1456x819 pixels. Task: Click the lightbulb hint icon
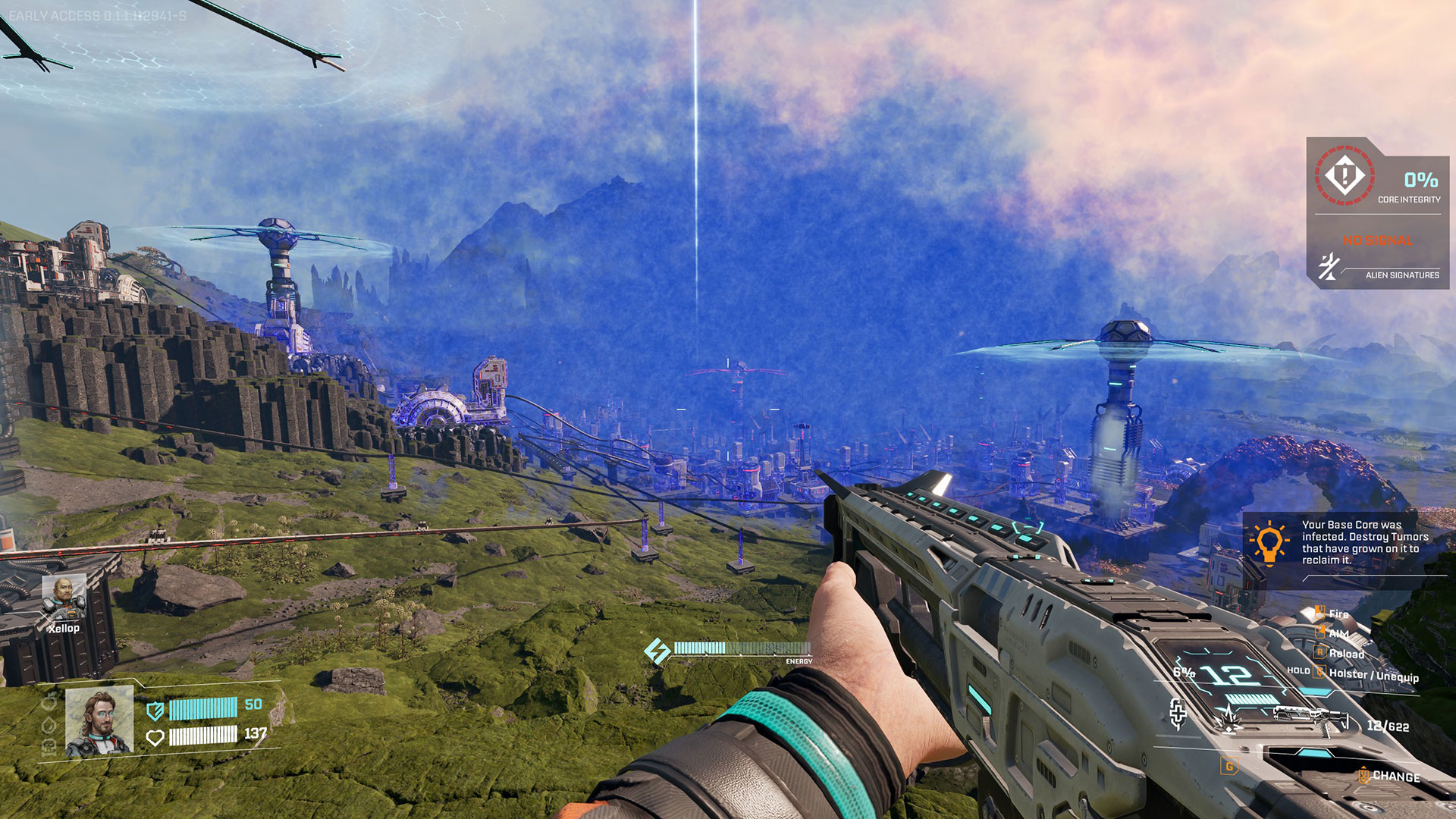point(1269,543)
